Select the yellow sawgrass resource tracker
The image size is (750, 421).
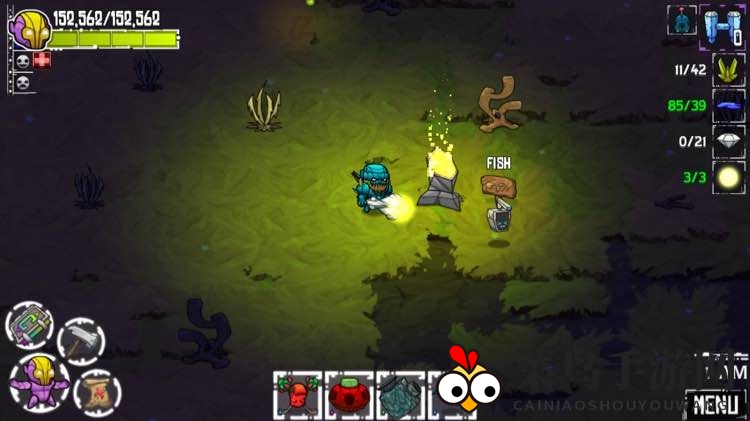pos(728,70)
